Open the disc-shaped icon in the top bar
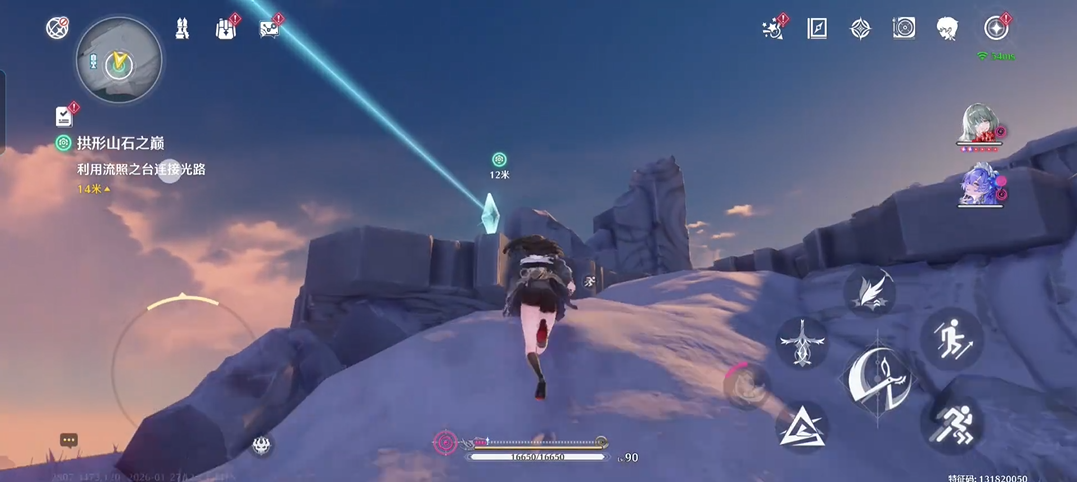The image size is (1077, 482). pyautogui.click(x=904, y=29)
